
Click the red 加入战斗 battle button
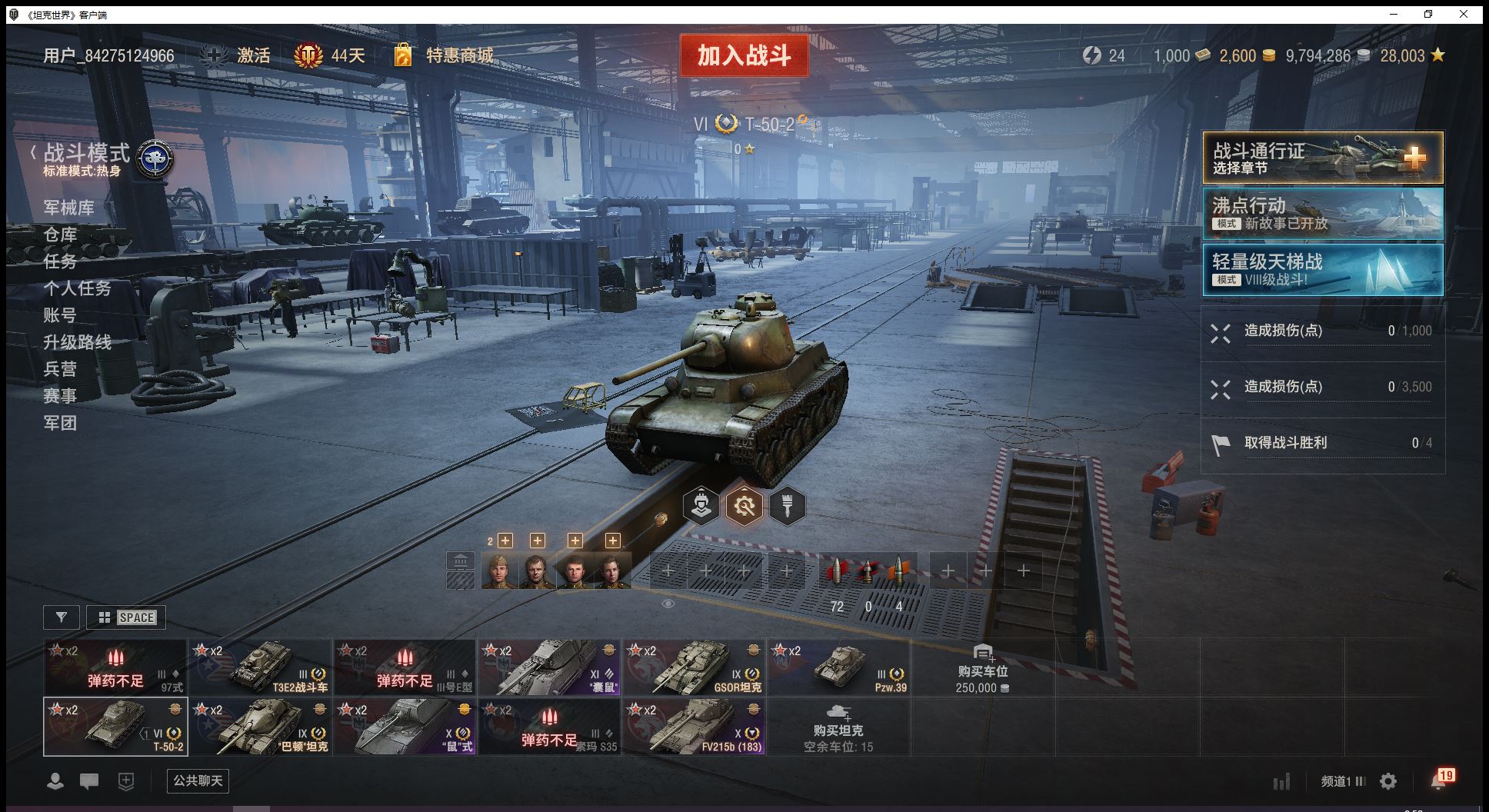(x=744, y=55)
